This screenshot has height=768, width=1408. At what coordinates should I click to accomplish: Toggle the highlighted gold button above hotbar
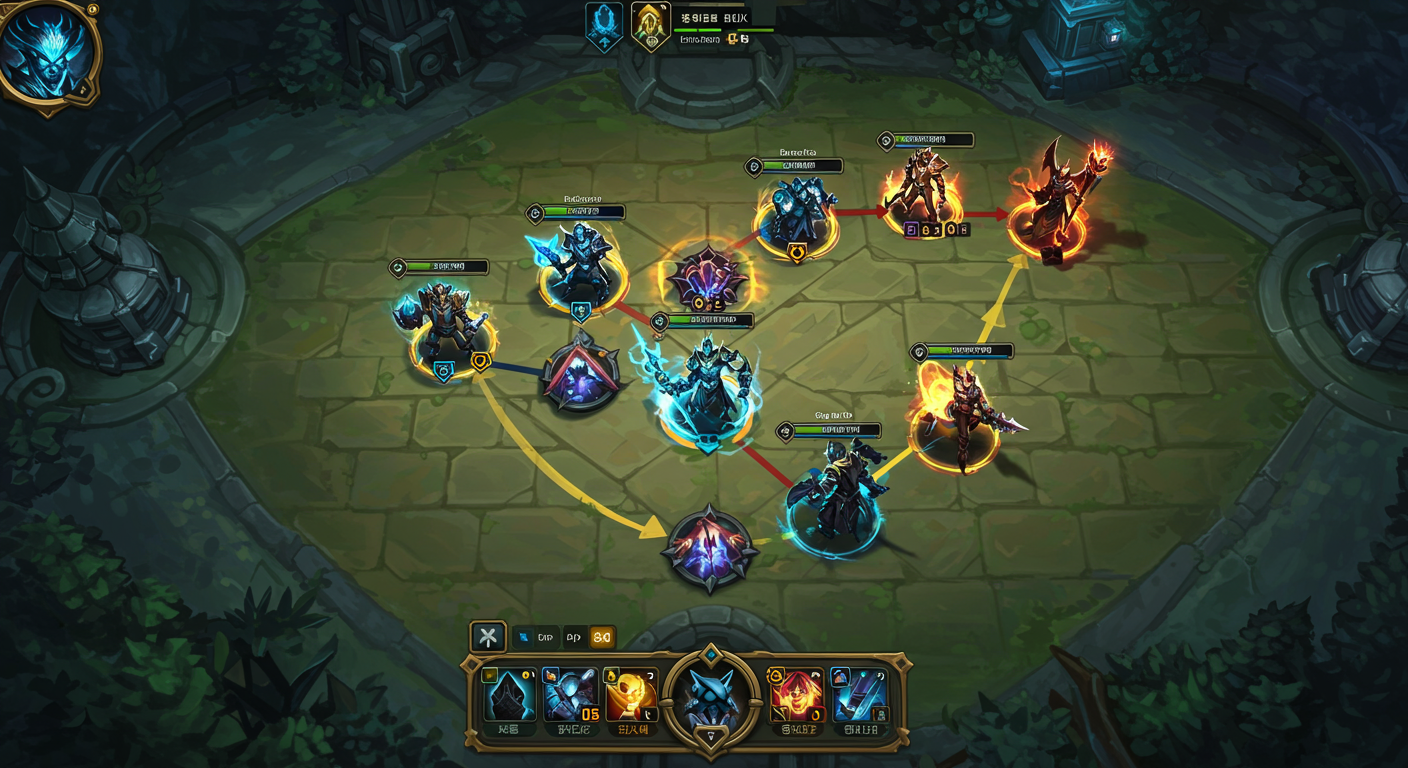click(x=602, y=637)
